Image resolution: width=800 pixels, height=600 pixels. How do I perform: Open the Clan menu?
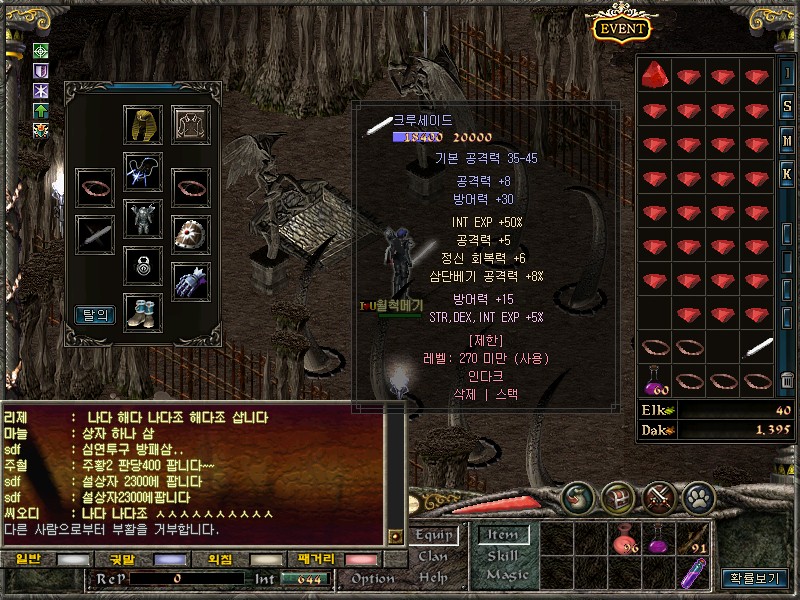(x=433, y=556)
